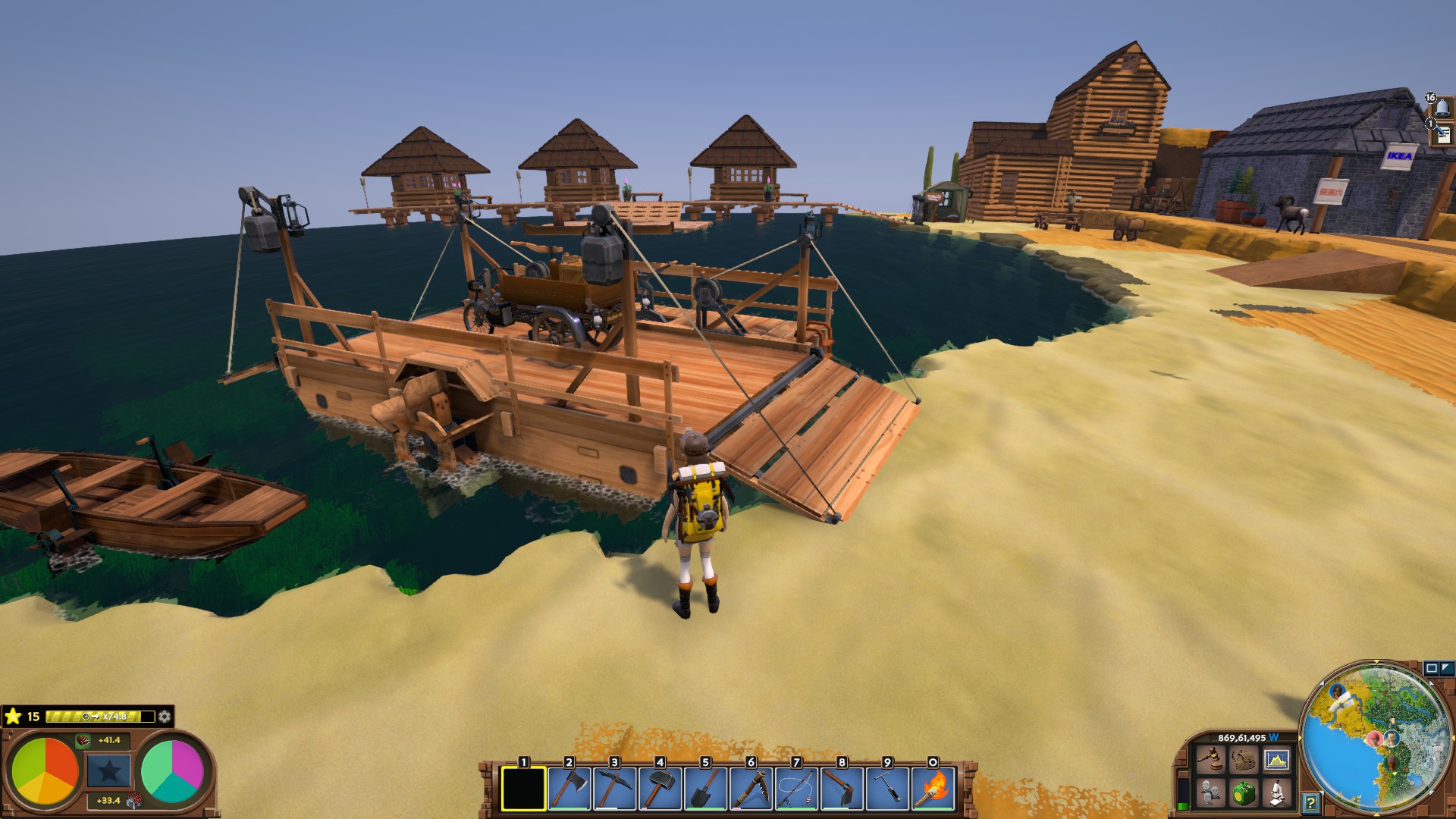Screen dimensions: 1456x819
Task: Open the players and social panel
Action: 1210,793
